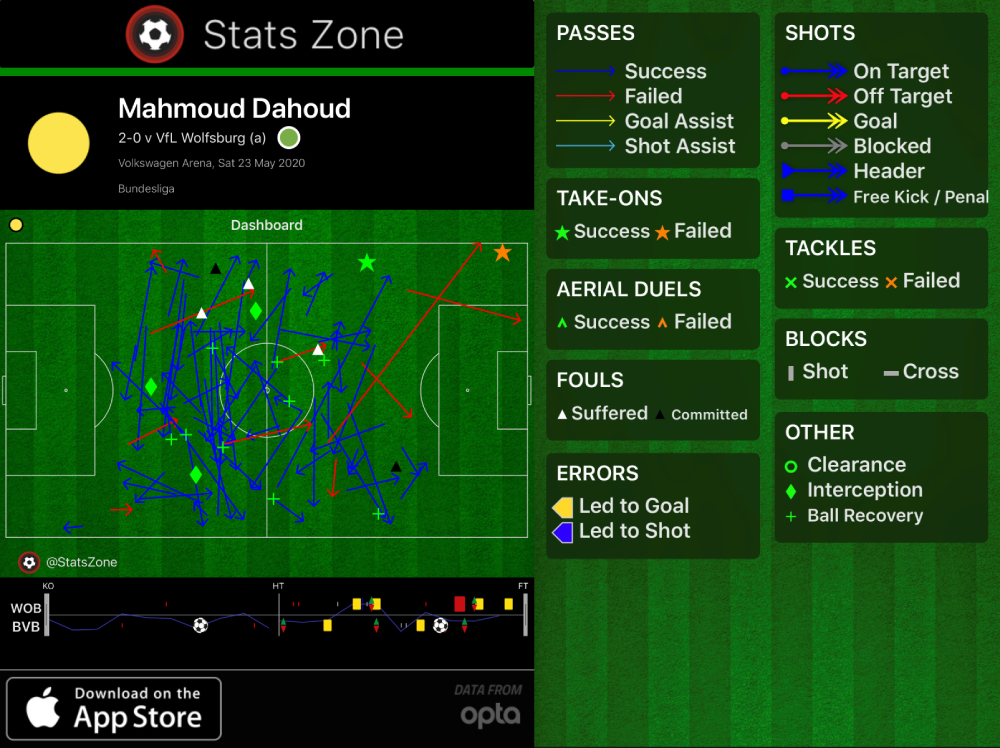Open the Stats Zone soccer ball logo
The image size is (1000, 748).
point(154,35)
